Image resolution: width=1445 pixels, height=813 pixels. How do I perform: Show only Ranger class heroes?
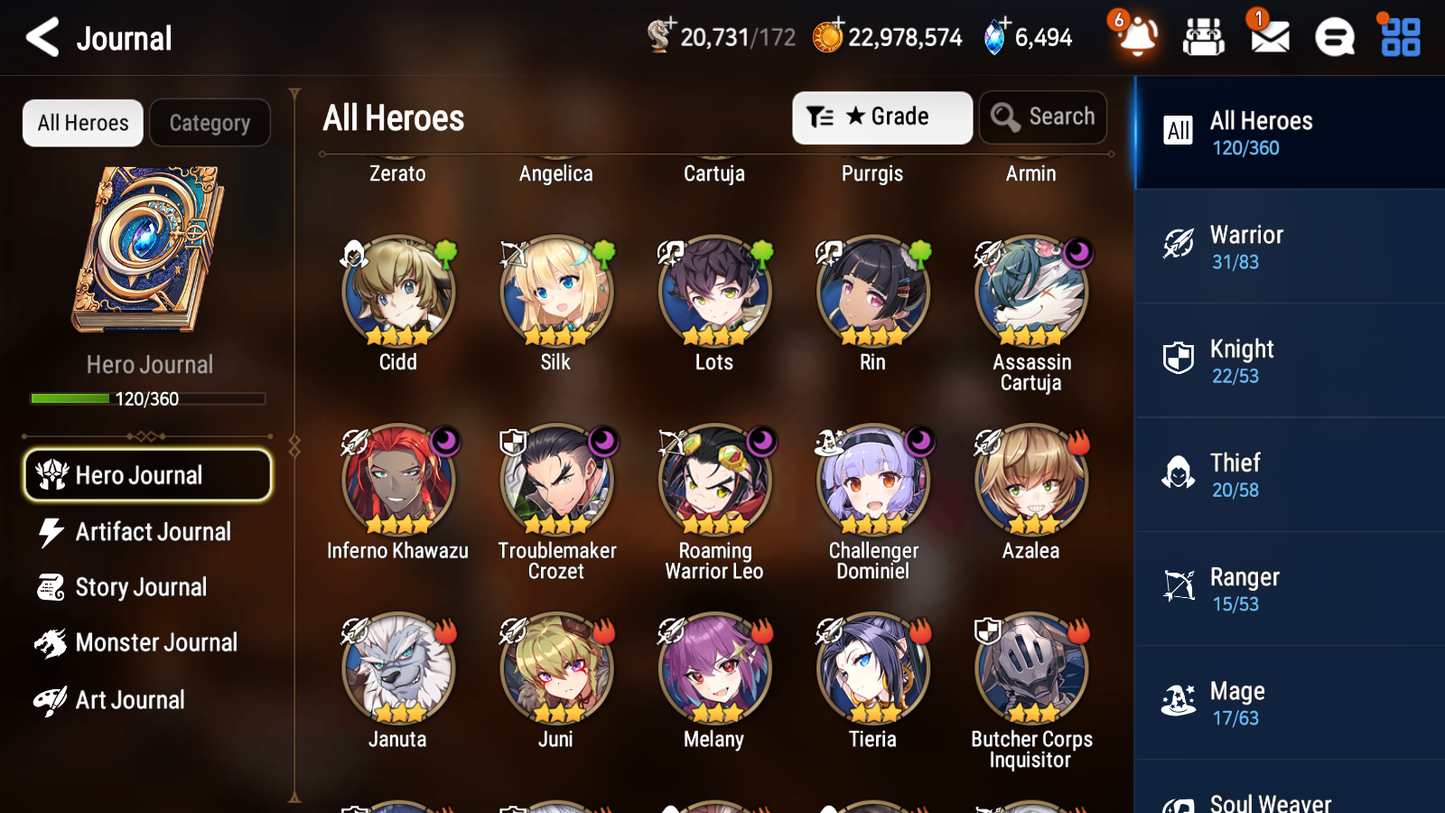1289,588
